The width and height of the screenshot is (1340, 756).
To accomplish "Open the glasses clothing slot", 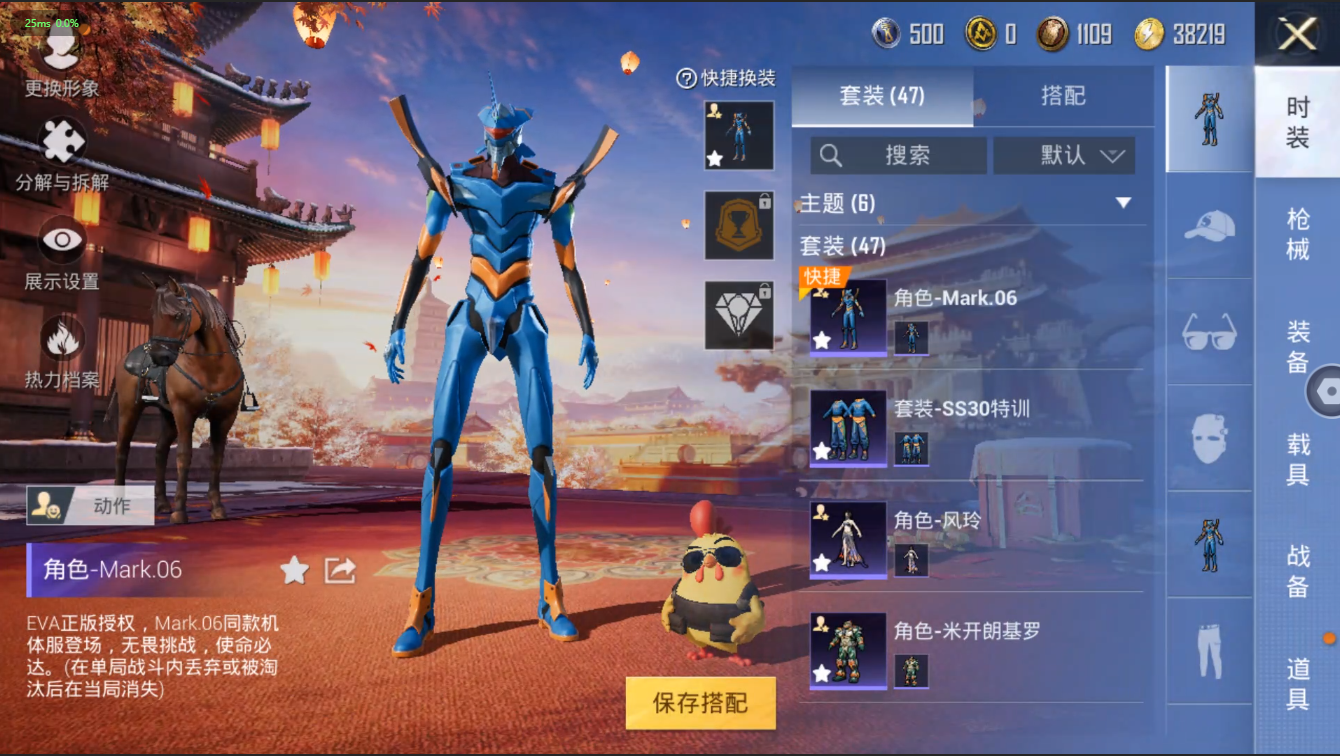I will (1209, 332).
